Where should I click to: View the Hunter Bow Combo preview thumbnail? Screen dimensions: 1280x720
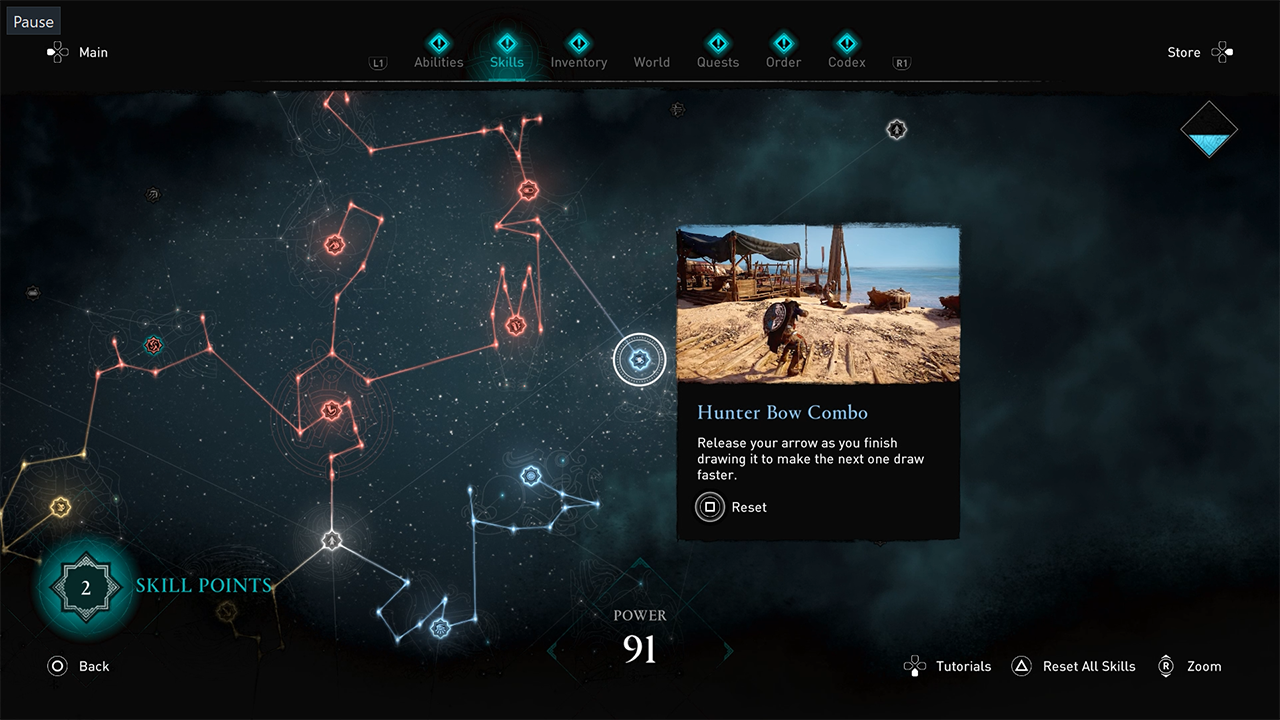click(818, 304)
